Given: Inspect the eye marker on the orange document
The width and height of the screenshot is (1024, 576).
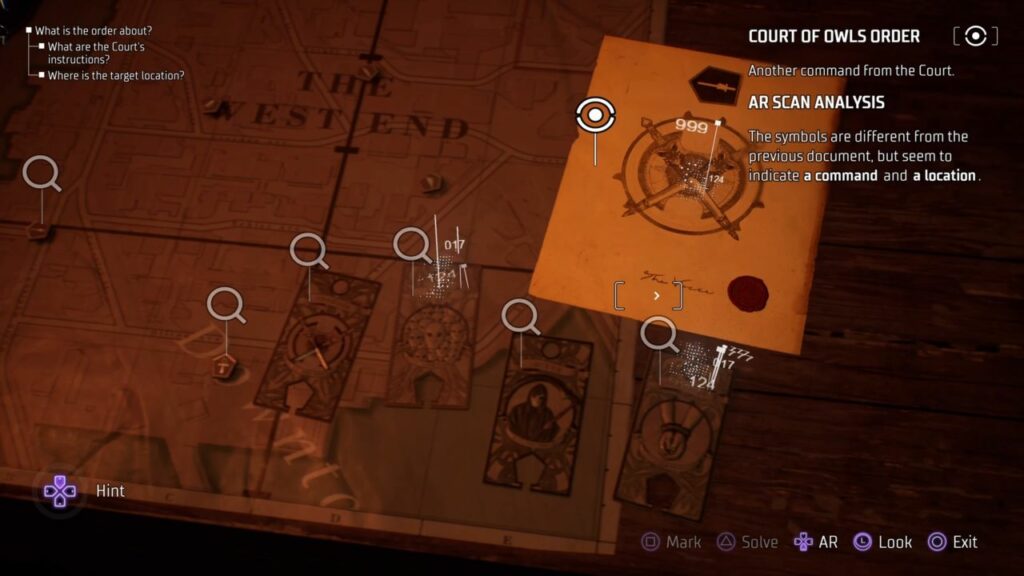Looking at the screenshot, I should (x=594, y=116).
